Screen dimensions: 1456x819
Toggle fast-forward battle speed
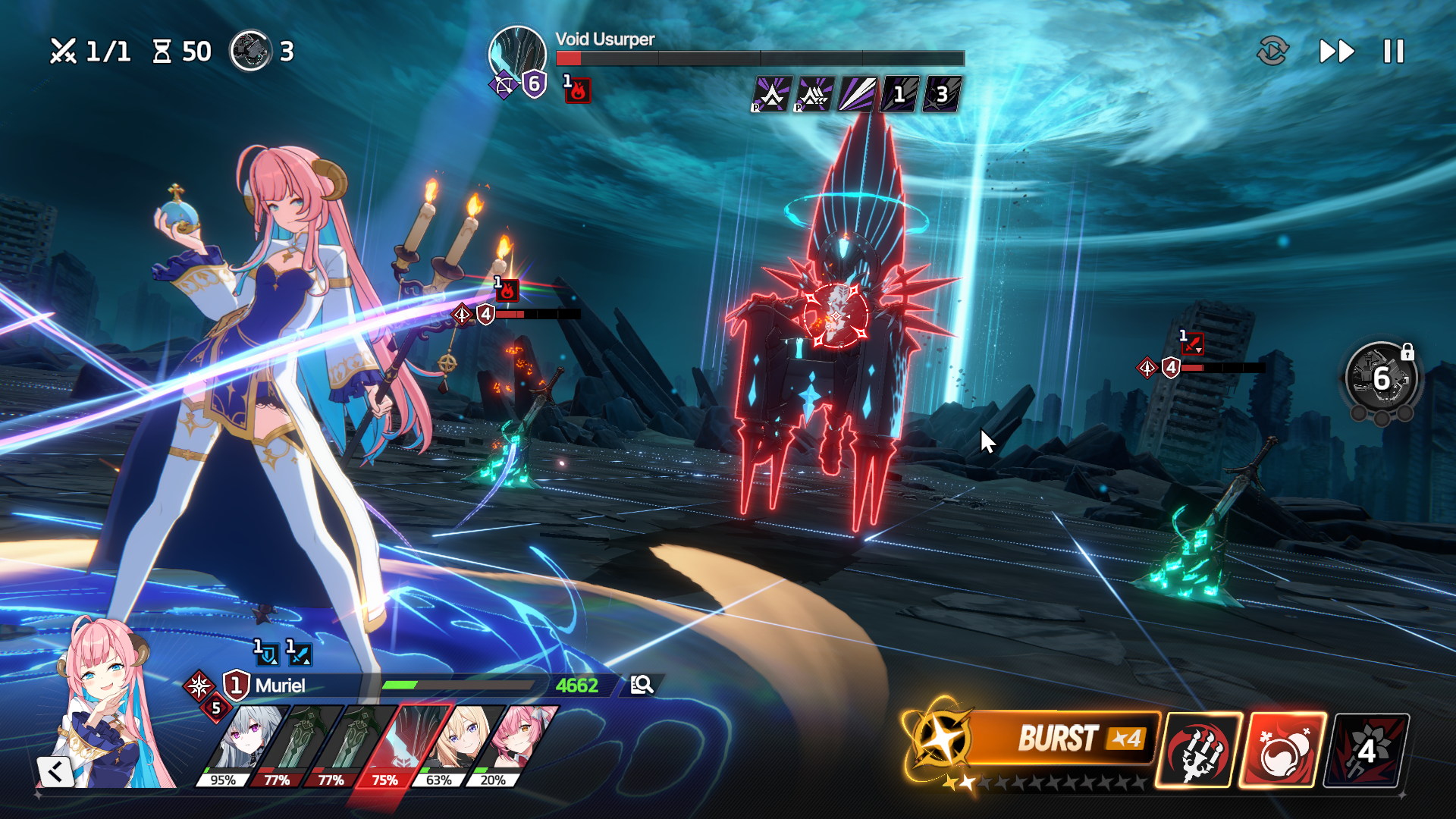1336,52
